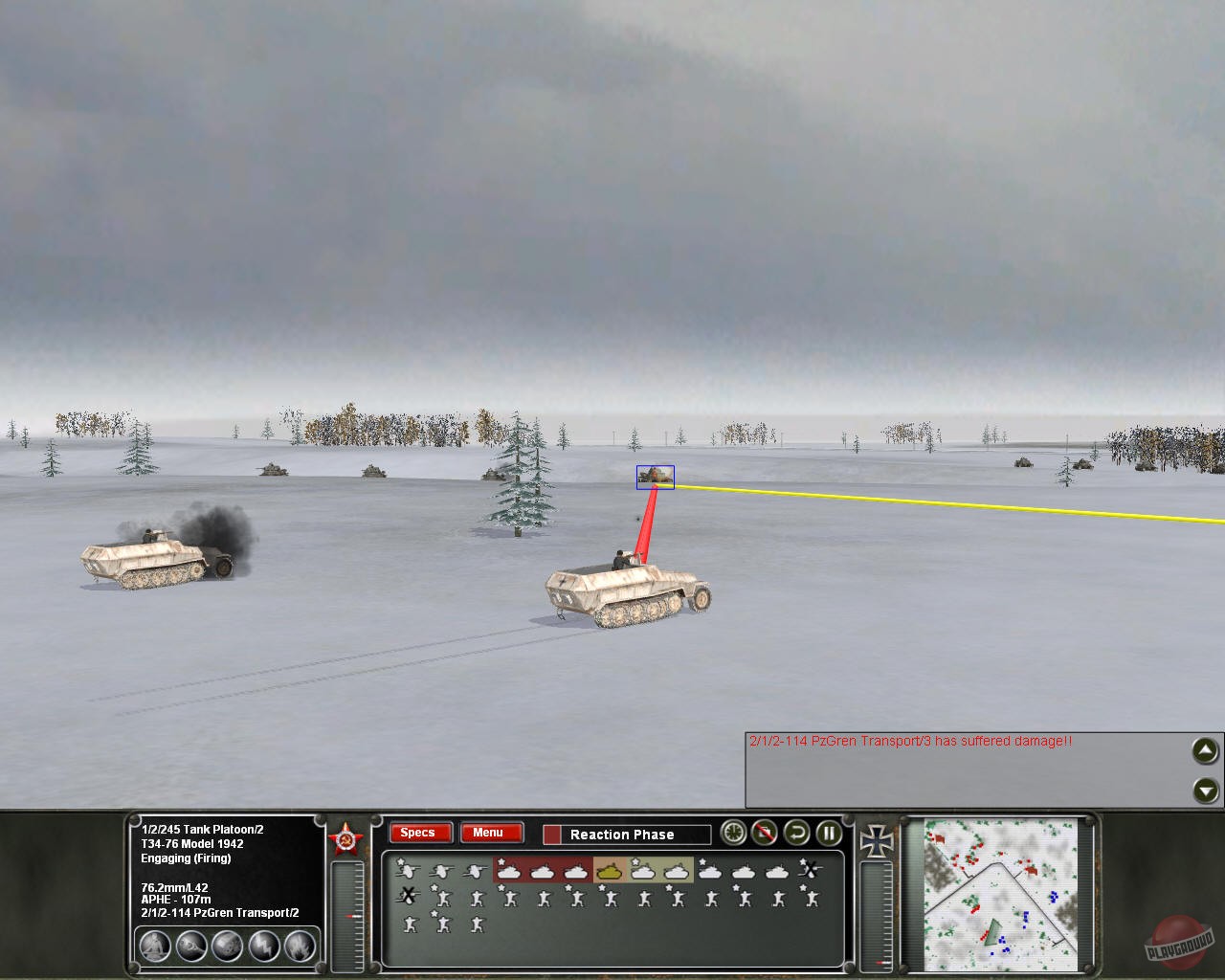Toggle the pause control
The width and height of the screenshot is (1225, 980).
(x=828, y=834)
